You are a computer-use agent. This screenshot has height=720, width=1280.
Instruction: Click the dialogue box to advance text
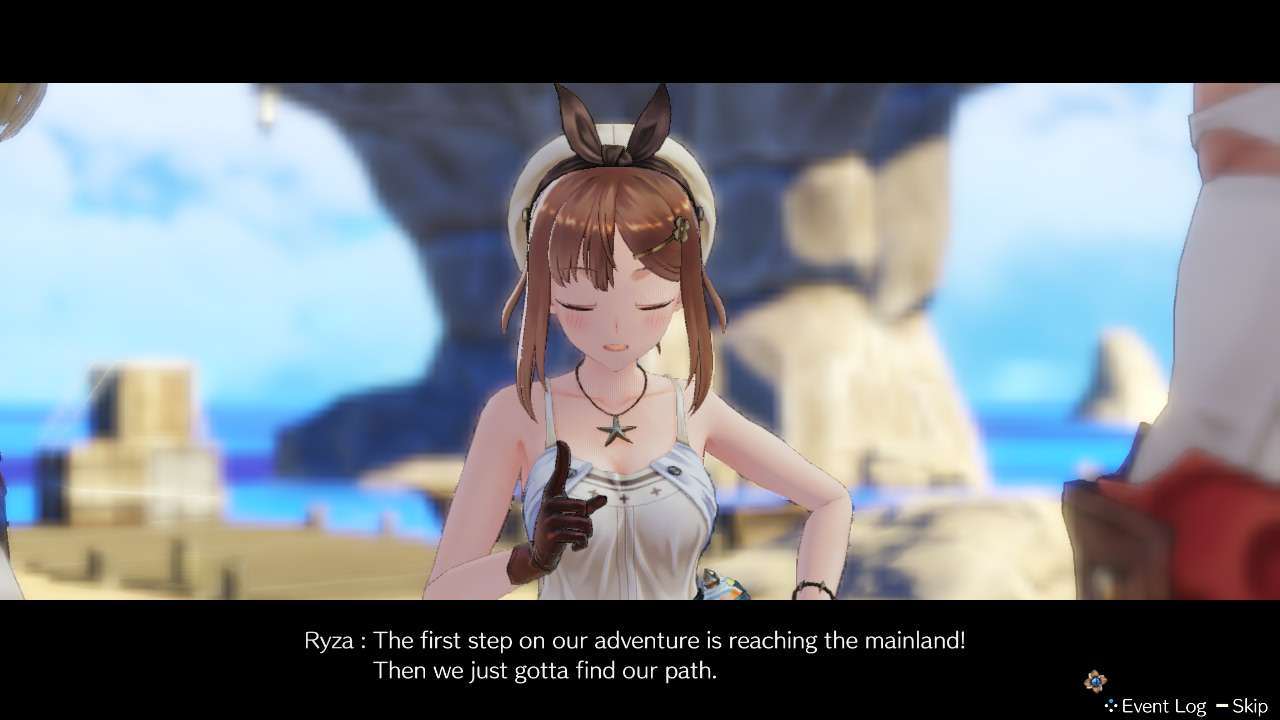click(640, 655)
